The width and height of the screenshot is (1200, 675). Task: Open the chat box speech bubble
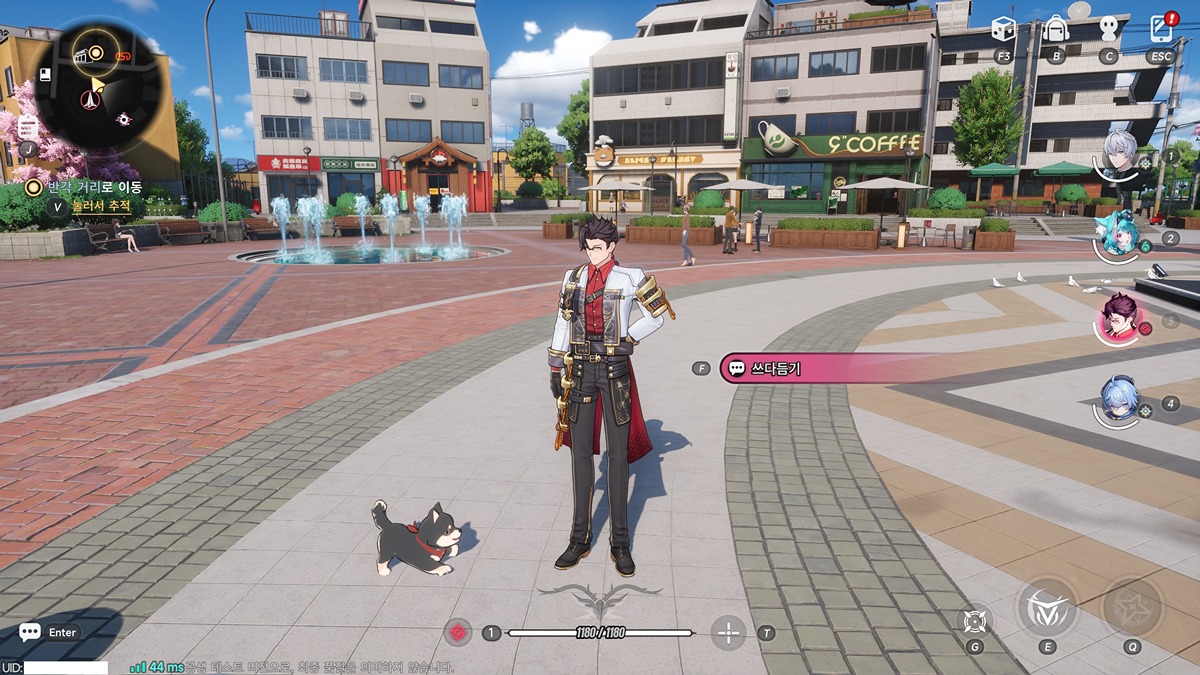(30, 632)
